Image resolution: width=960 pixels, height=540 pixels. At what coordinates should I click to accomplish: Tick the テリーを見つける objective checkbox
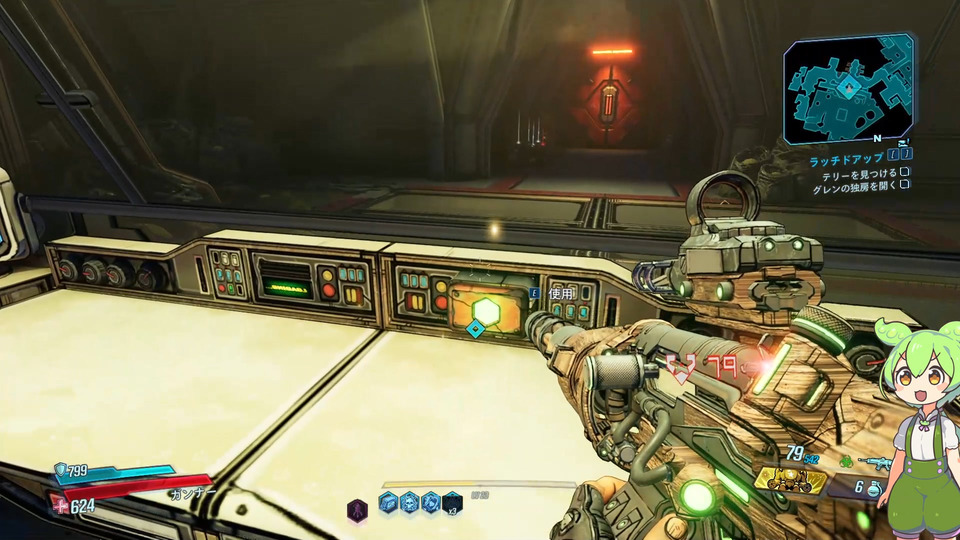pyautogui.click(x=904, y=173)
